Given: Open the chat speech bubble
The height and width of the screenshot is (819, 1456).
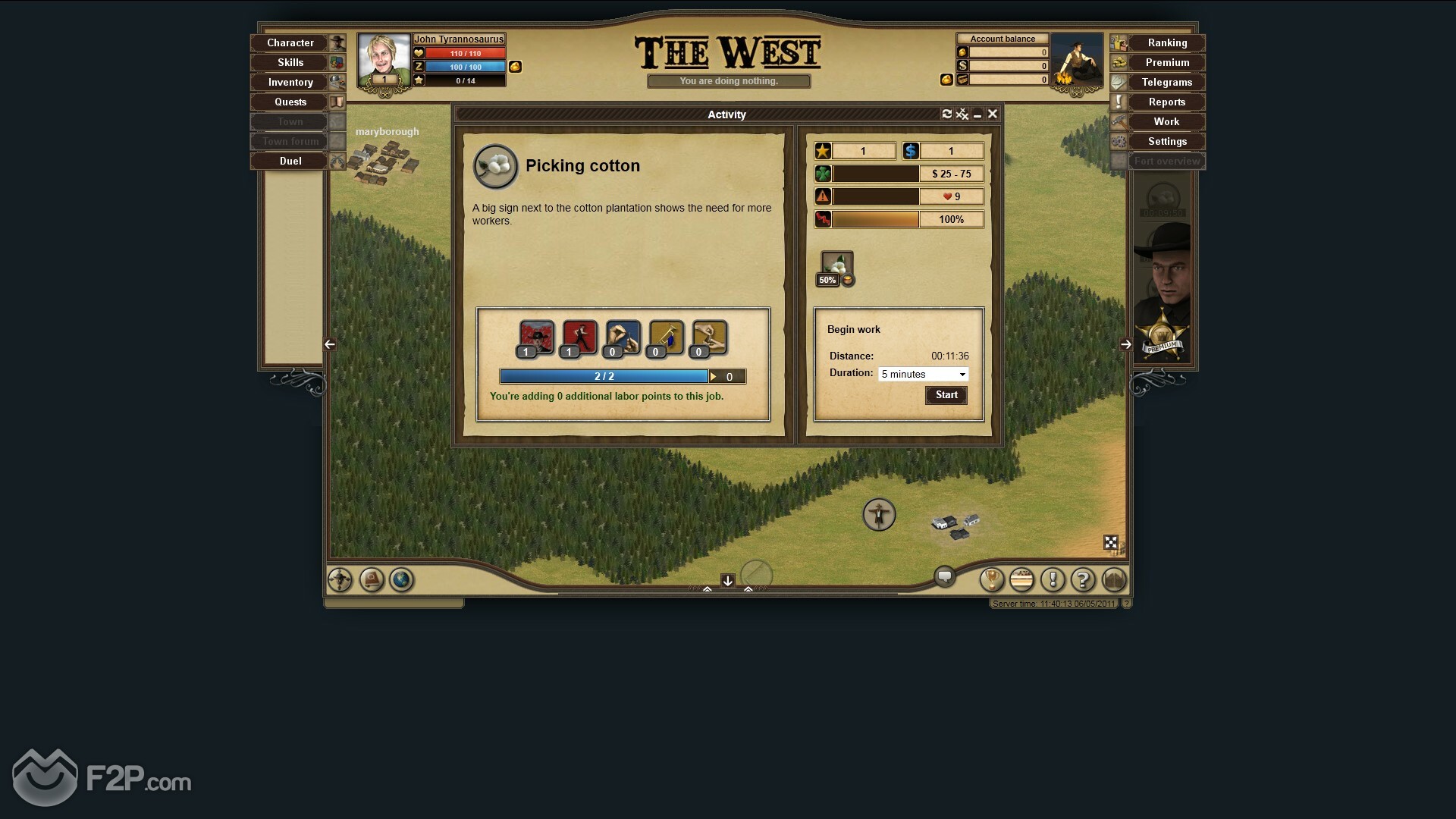Looking at the screenshot, I should click(x=945, y=577).
